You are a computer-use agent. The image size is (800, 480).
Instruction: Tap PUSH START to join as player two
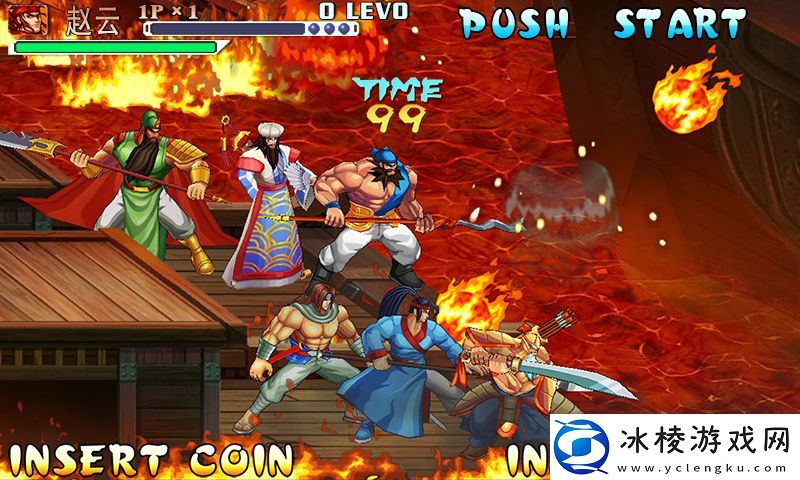tap(604, 23)
